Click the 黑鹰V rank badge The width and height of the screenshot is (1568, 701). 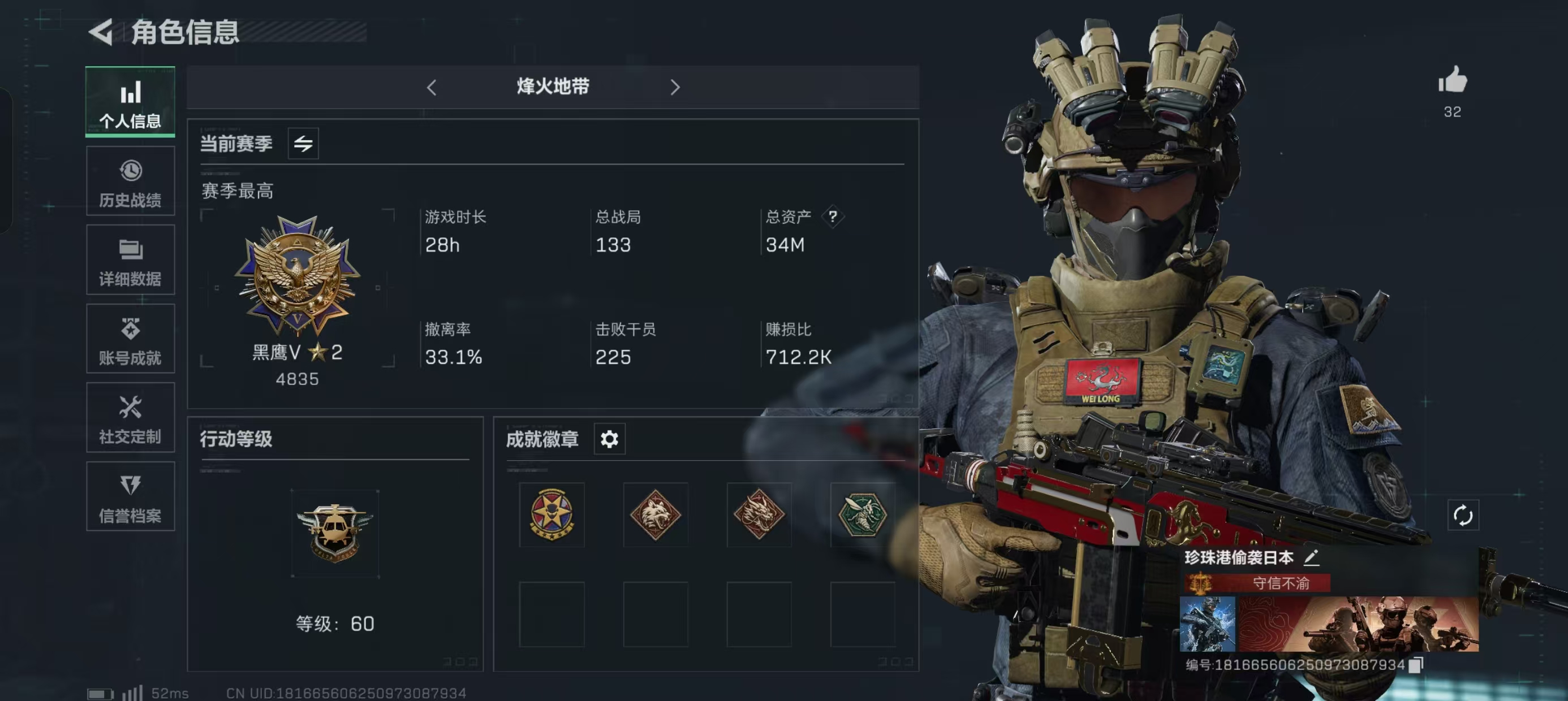(x=298, y=277)
